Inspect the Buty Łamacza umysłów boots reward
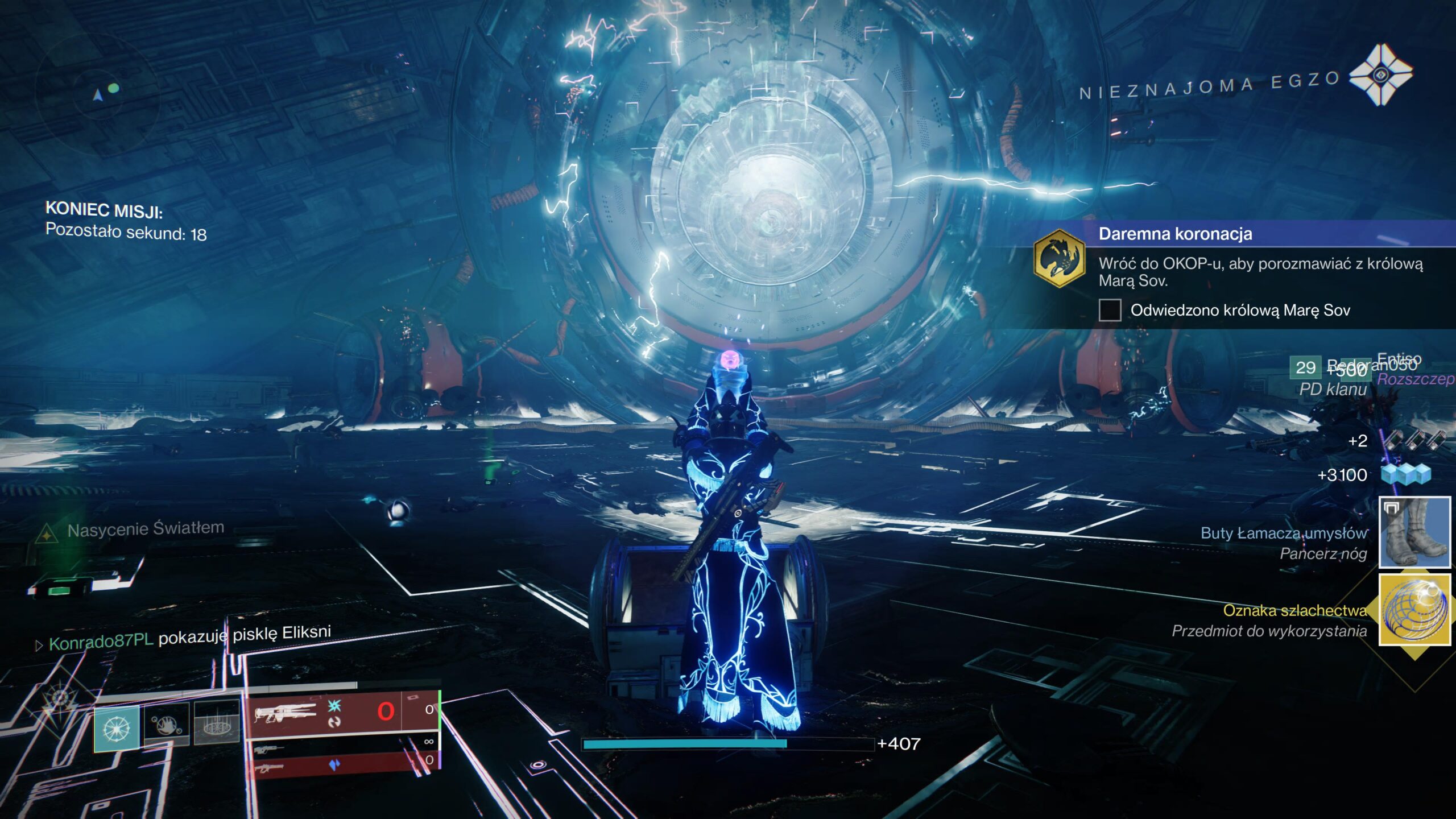 (x=1414, y=532)
